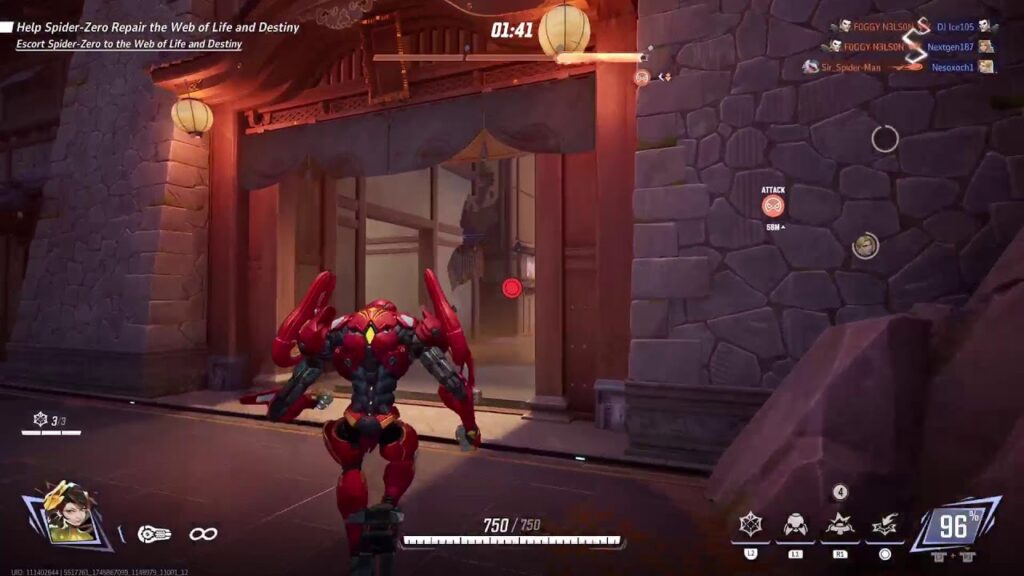This screenshot has width=1024, height=576.
Task: Use the spider-nest dome ability
Action: [x=795, y=524]
